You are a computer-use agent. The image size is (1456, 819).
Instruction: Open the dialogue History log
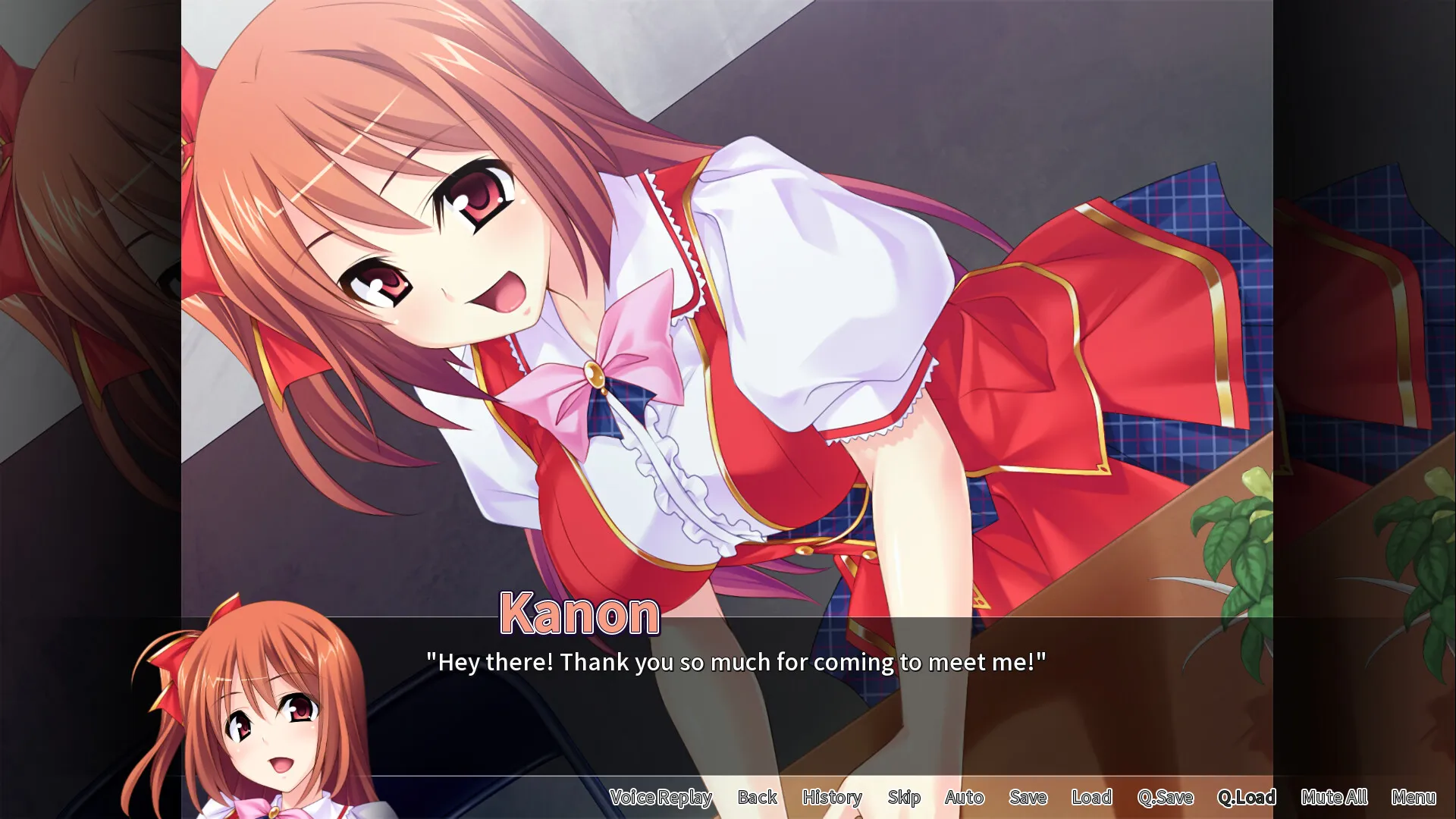point(832,797)
